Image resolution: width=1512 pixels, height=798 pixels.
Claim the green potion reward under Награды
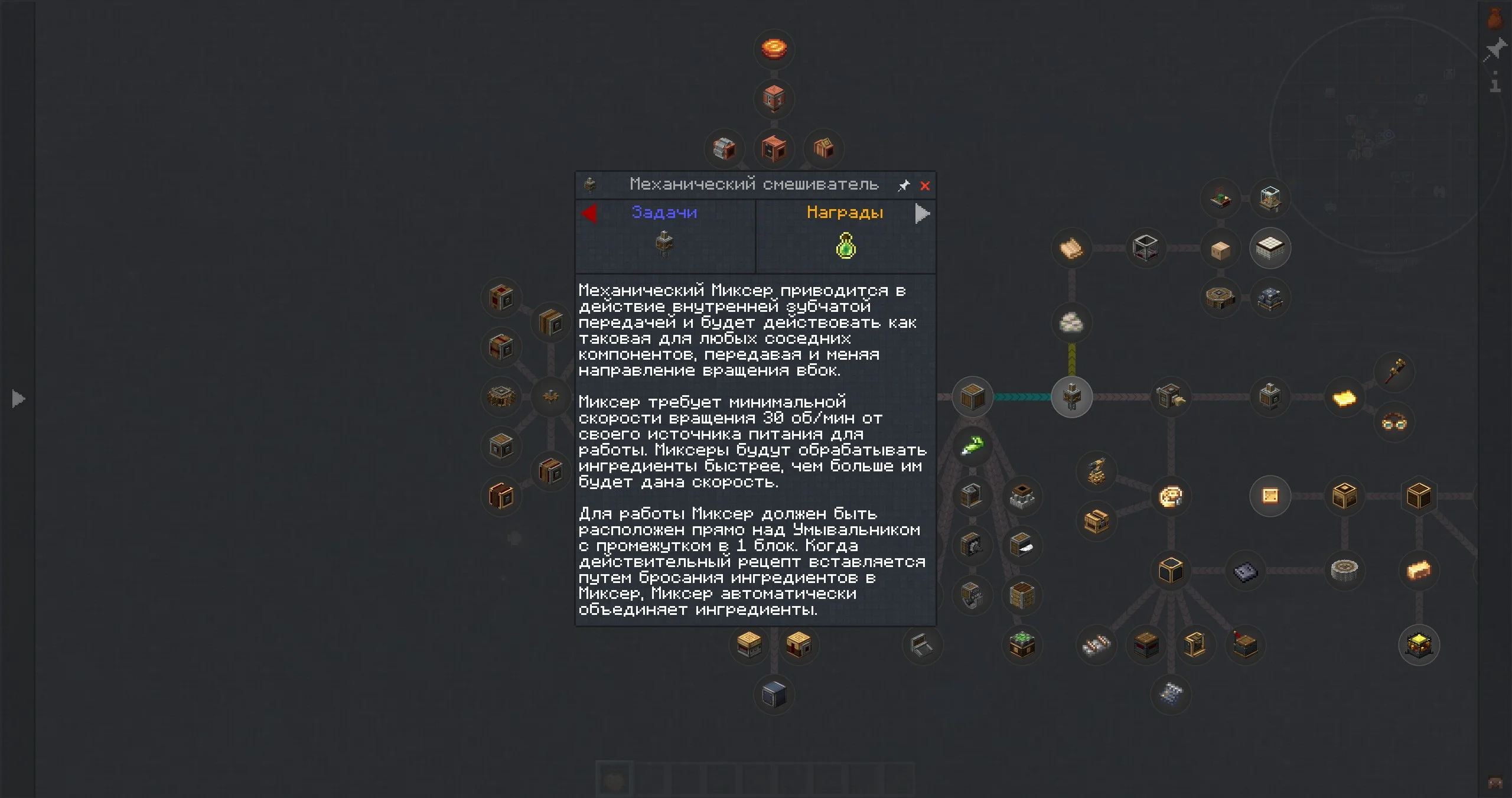(846, 245)
